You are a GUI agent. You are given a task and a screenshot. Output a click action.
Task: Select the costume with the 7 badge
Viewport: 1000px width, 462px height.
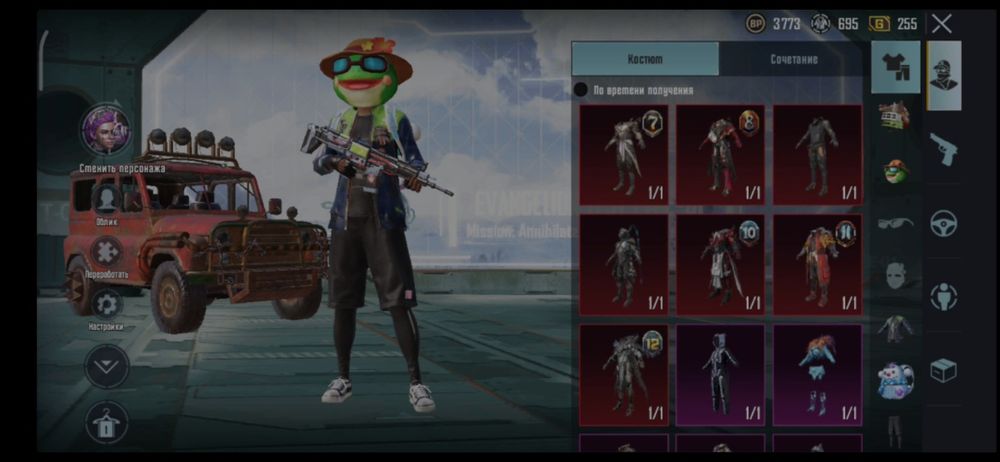(623, 155)
